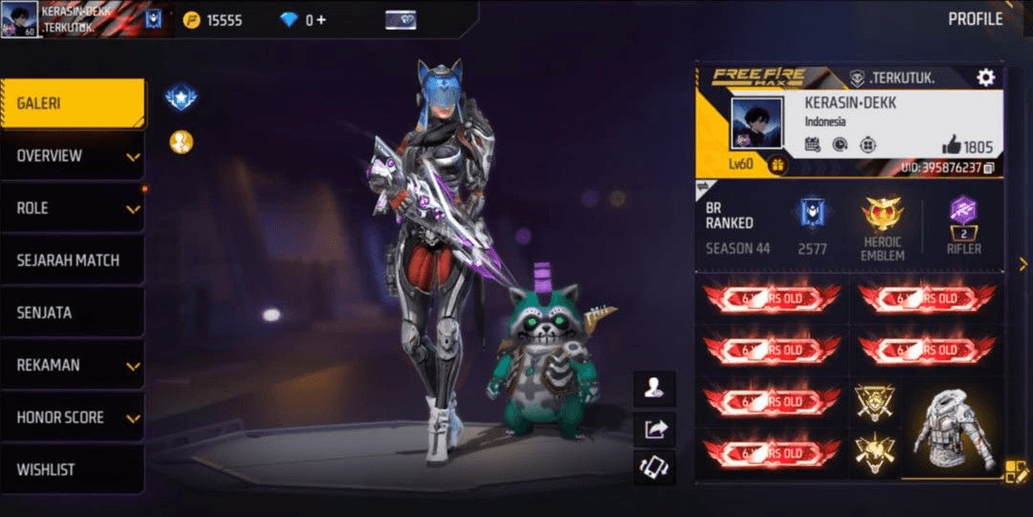The width and height of the screenshot is (1033, 517).
Task: Expand the Overview section
Action: pos(72,156)
